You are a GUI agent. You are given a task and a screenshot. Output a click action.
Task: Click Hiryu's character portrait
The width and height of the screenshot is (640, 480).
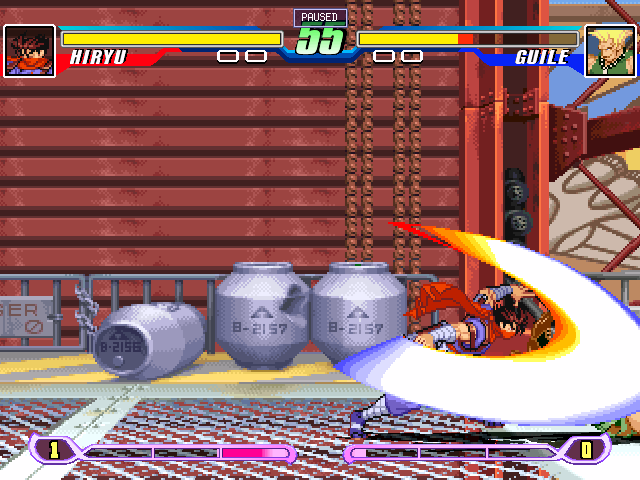click(29, 50)
